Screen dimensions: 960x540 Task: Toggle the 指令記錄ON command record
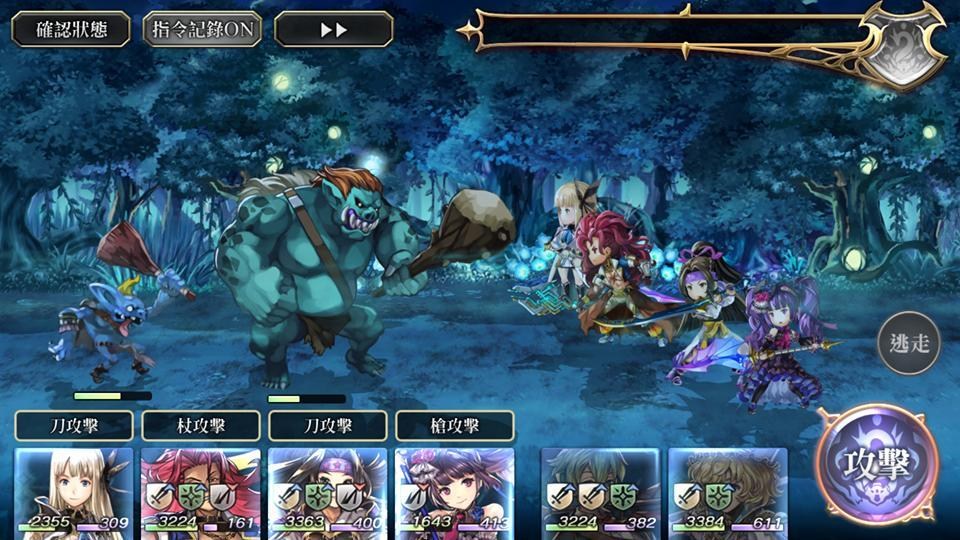pyautogui.click(x=202, y=29)
